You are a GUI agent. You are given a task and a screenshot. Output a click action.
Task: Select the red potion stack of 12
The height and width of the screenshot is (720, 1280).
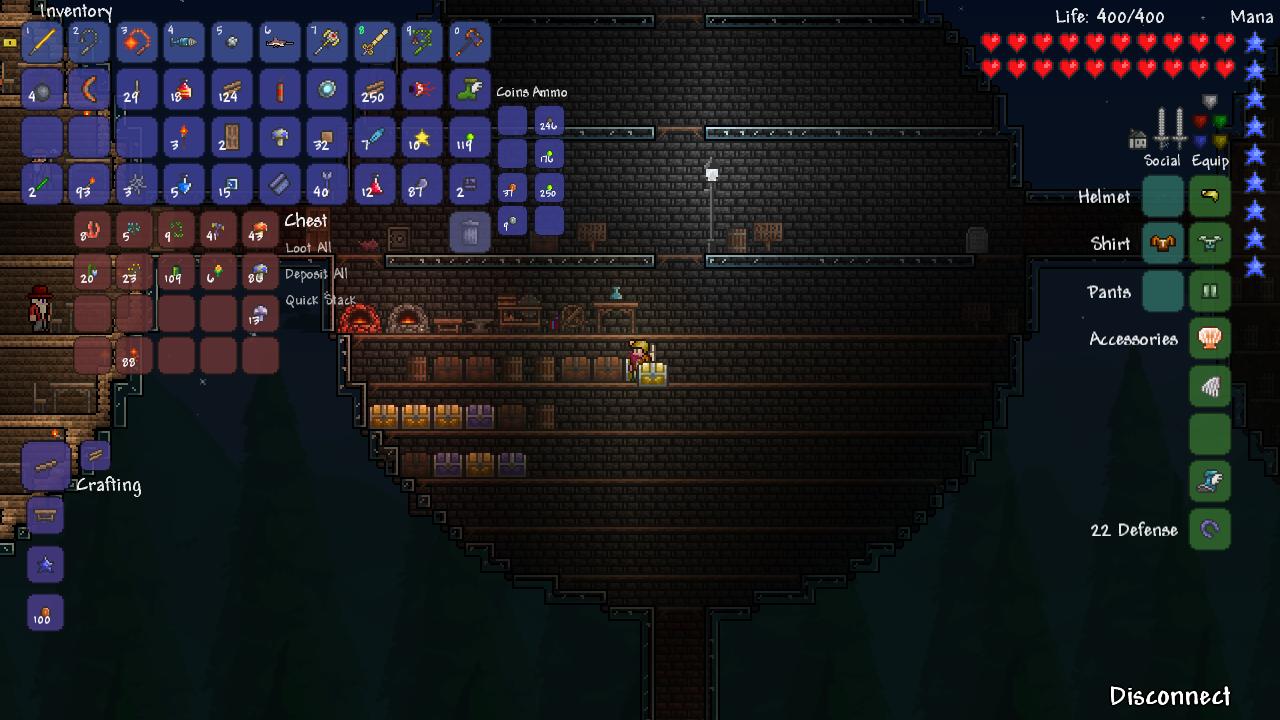pos(374,185)
